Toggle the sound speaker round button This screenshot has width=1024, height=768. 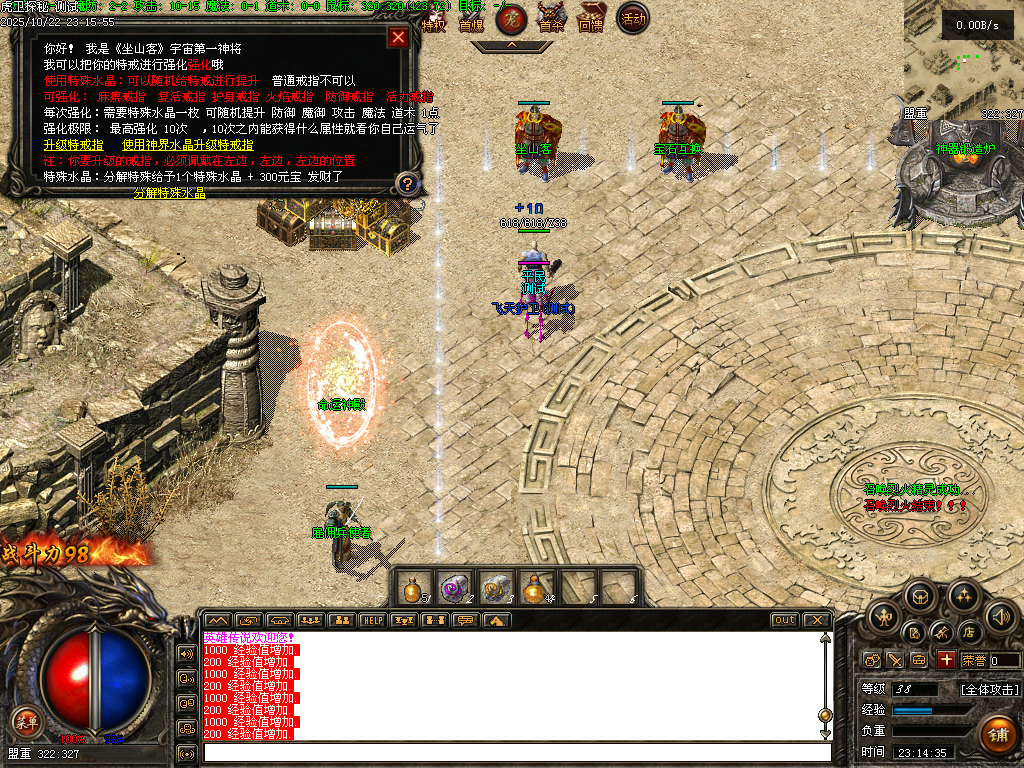click(x=1000, y=616)
